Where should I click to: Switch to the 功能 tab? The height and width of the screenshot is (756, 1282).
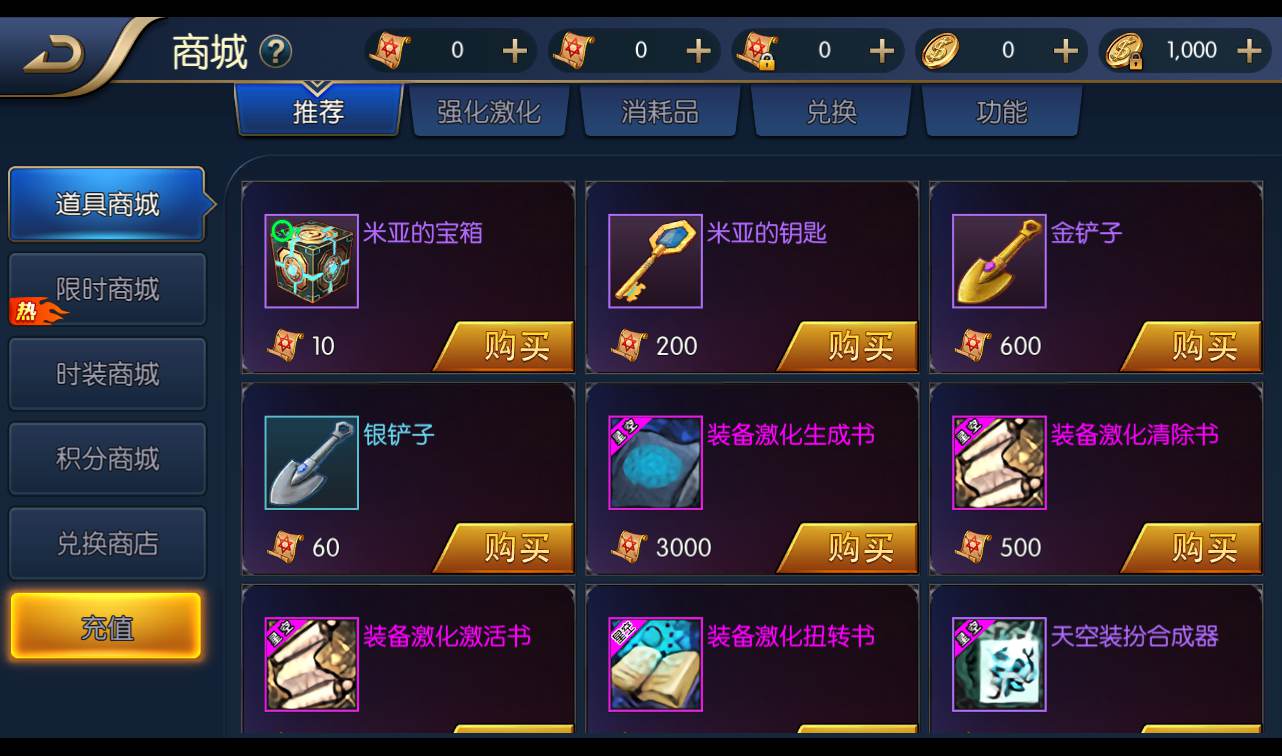coord(1001,112)
